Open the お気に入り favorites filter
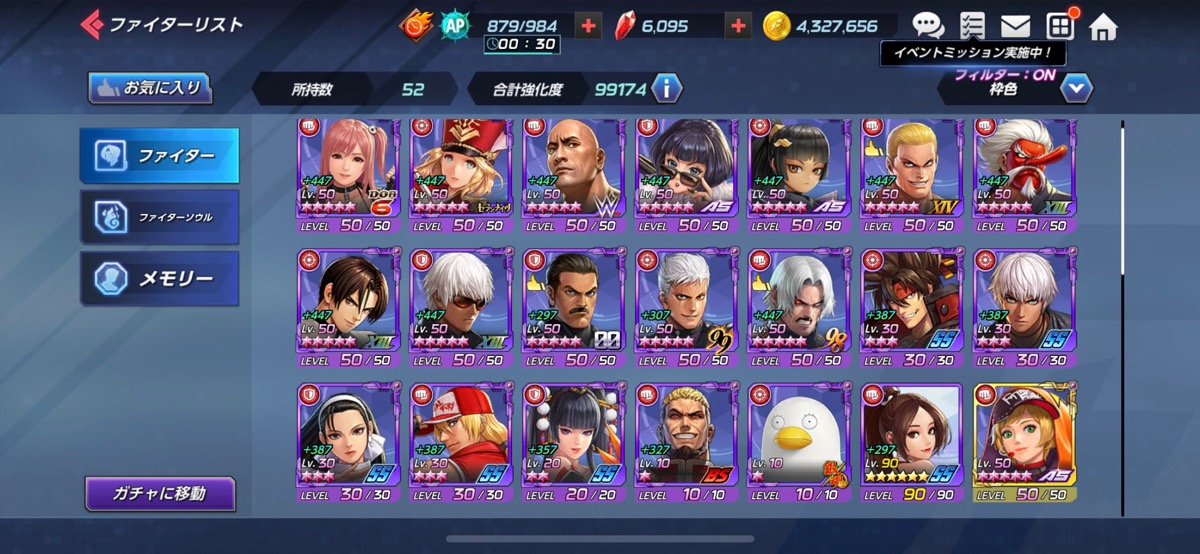 click(x=150, y=88)
